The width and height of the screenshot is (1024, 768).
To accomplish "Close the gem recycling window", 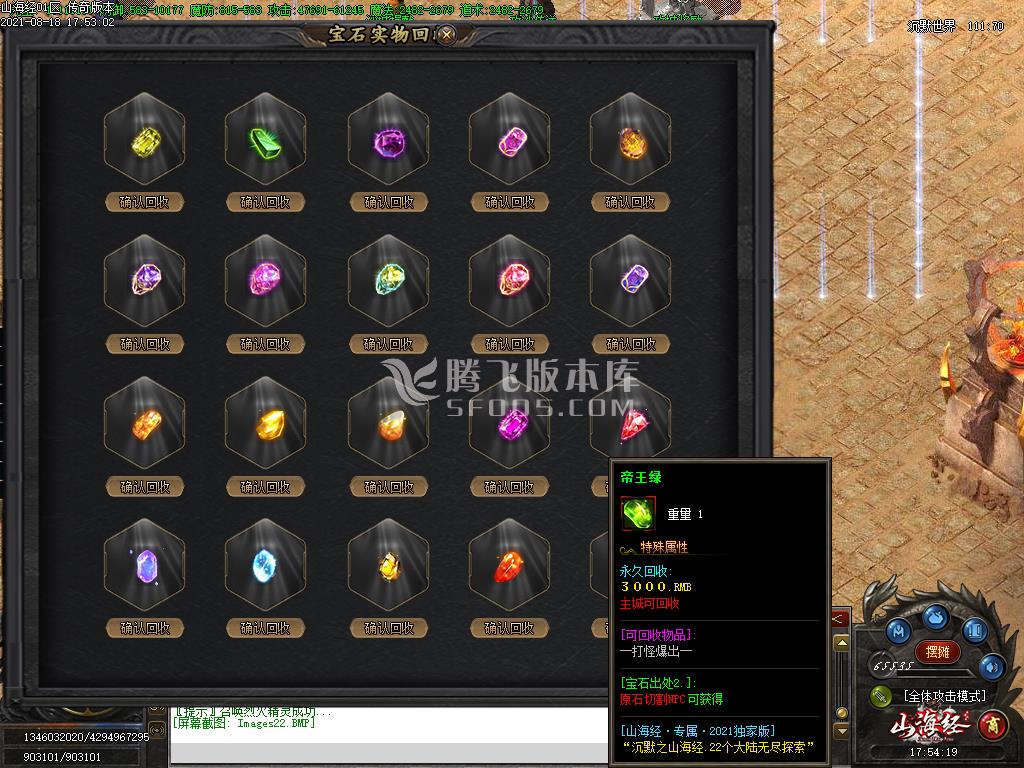I will pyautogui.click(x=447, y=34).
